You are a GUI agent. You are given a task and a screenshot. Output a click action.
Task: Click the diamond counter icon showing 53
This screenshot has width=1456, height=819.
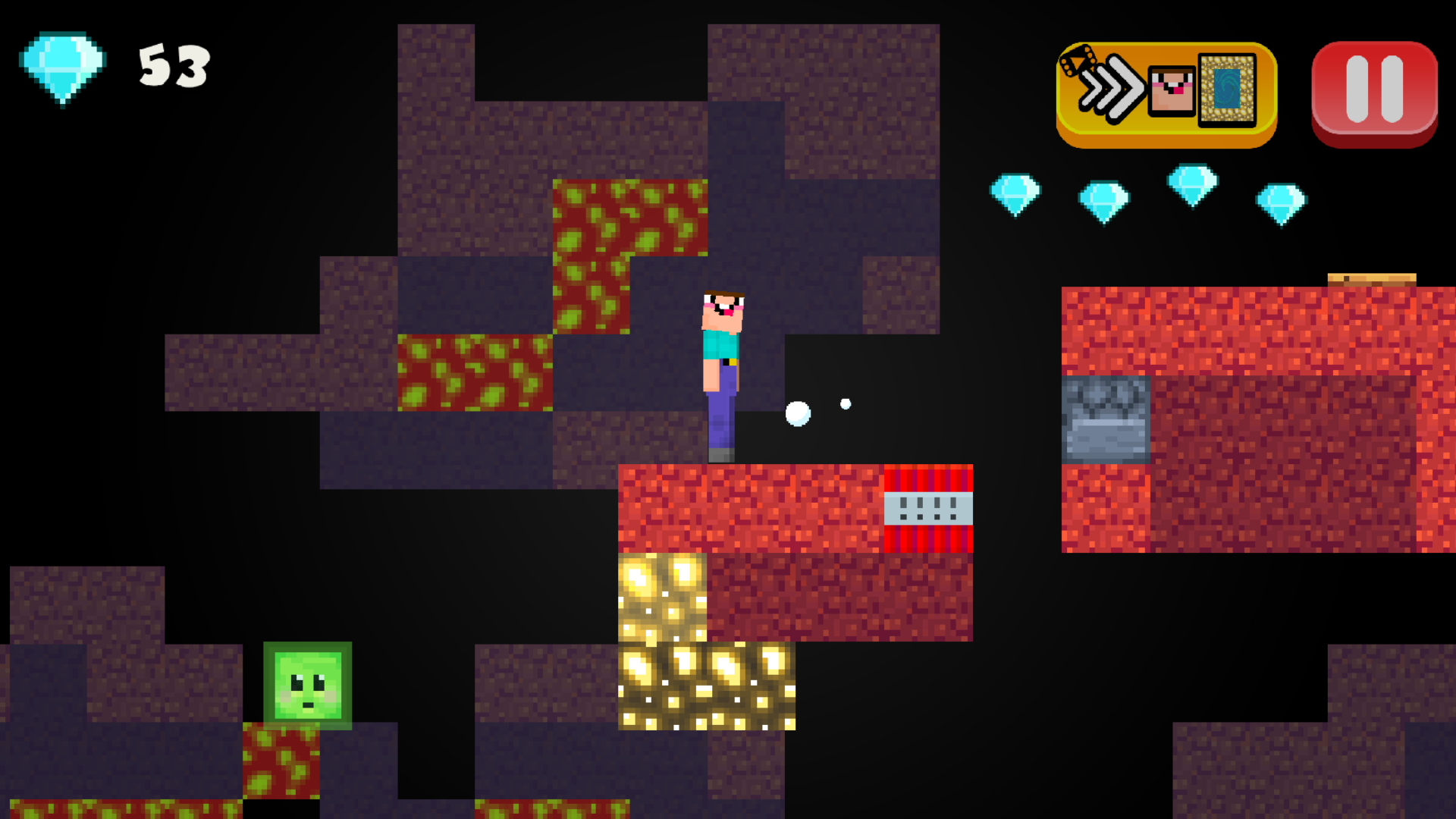point(63,68)
